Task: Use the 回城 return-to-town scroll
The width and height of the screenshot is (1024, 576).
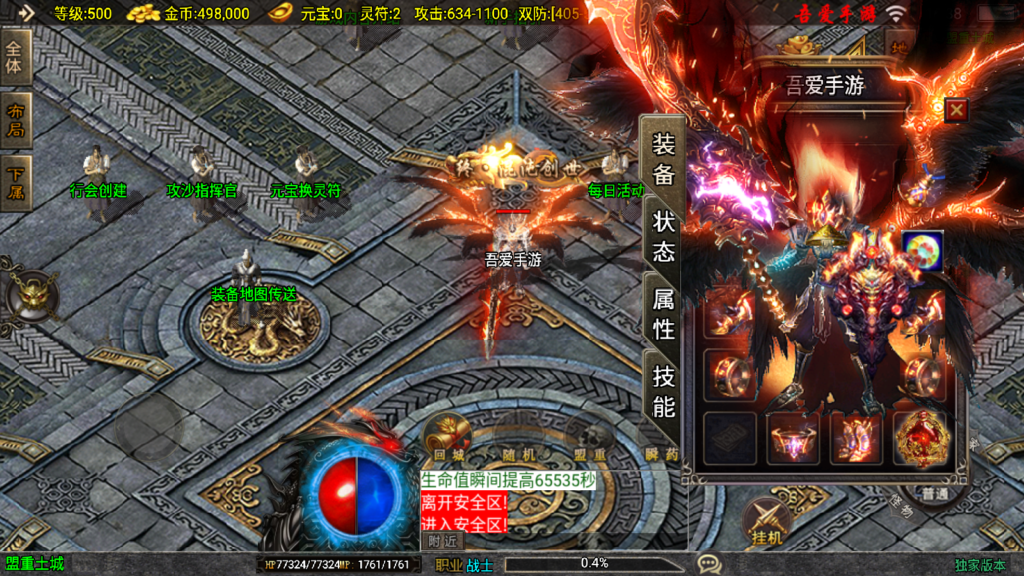Action: [x=447, y=437]
